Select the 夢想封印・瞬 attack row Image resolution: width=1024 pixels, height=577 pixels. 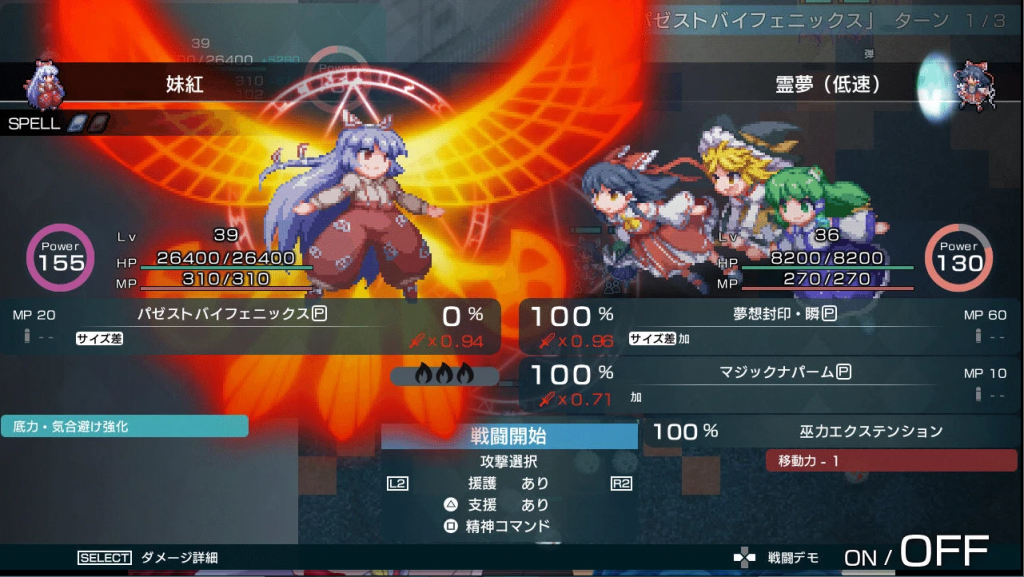pos(770,326)
